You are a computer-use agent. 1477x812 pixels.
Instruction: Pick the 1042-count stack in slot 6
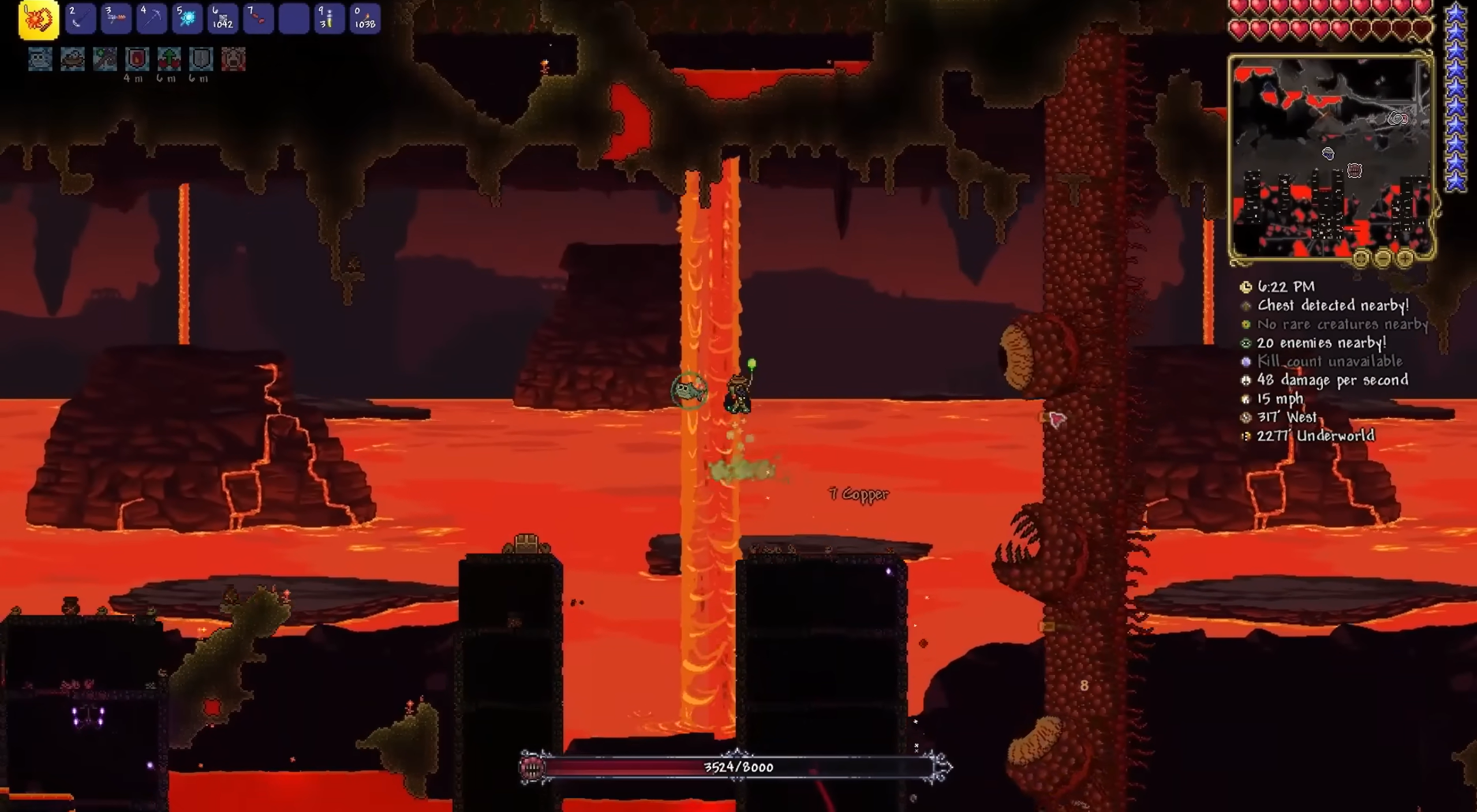pyautogui.click(x=223, y=19)
